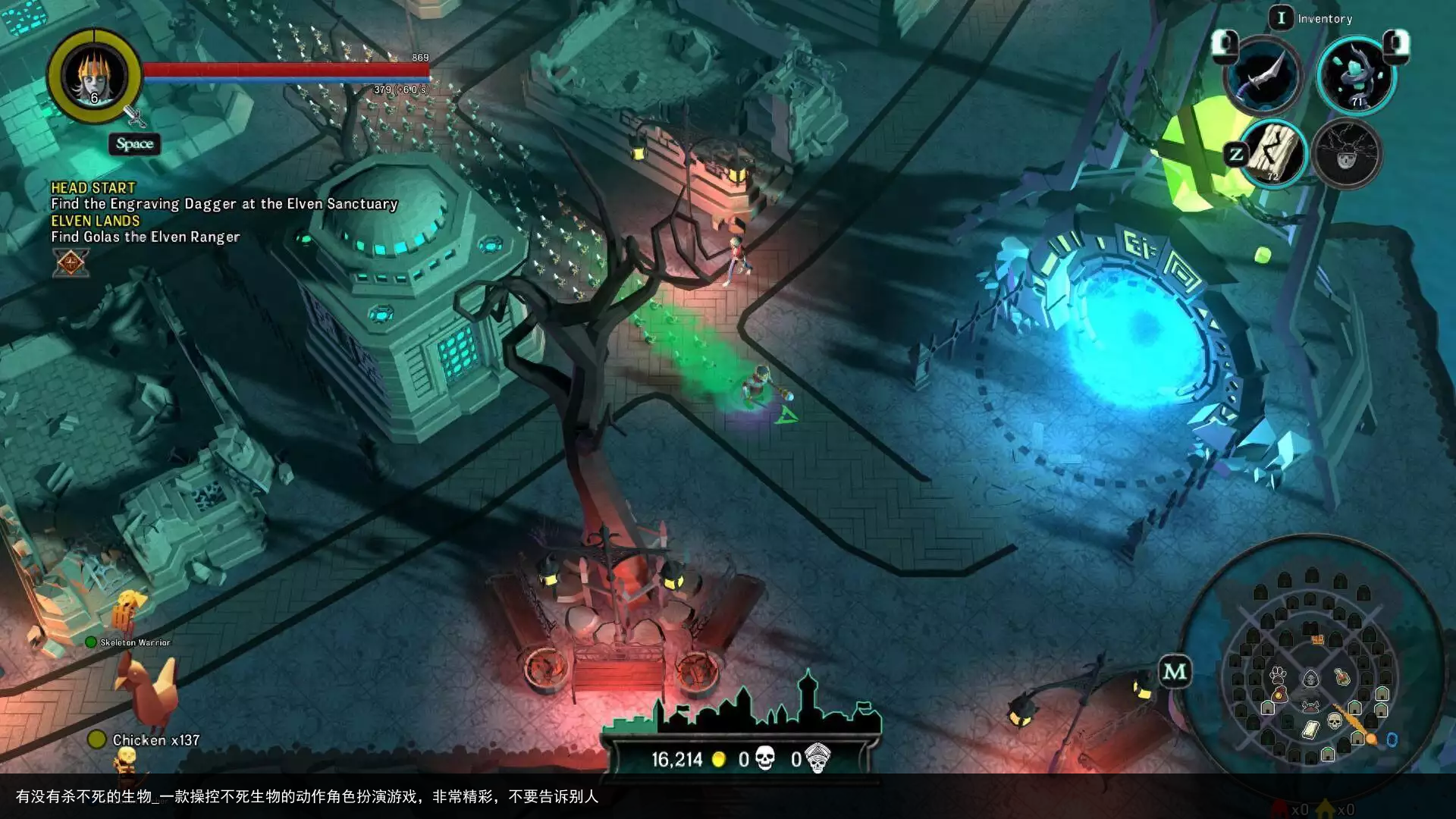This screenshot has height=819, width=1456.
Task: Click the HEAD START quest entry
Action: click(93, 187)
